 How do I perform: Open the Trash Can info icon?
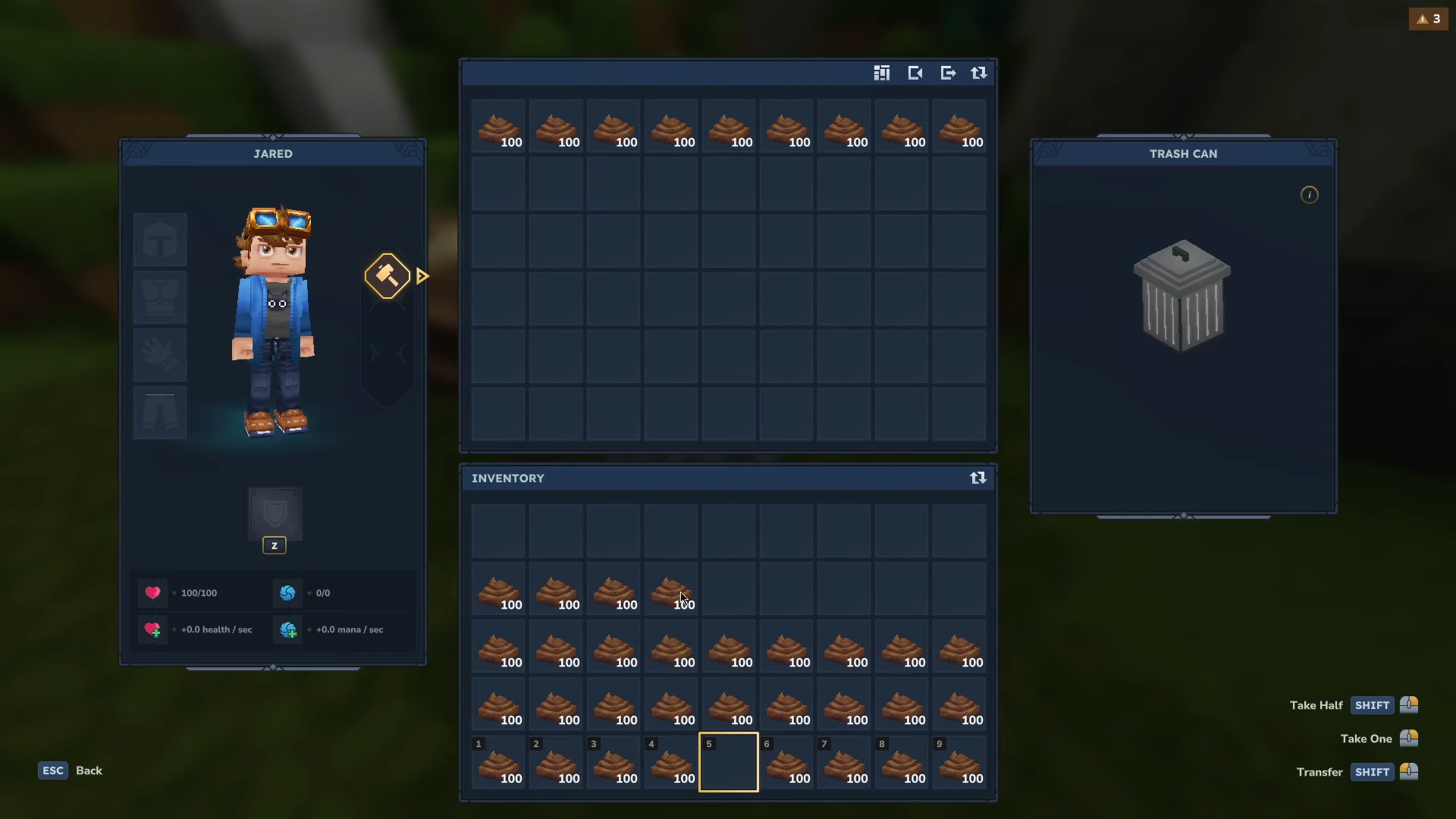(1309, 195)
